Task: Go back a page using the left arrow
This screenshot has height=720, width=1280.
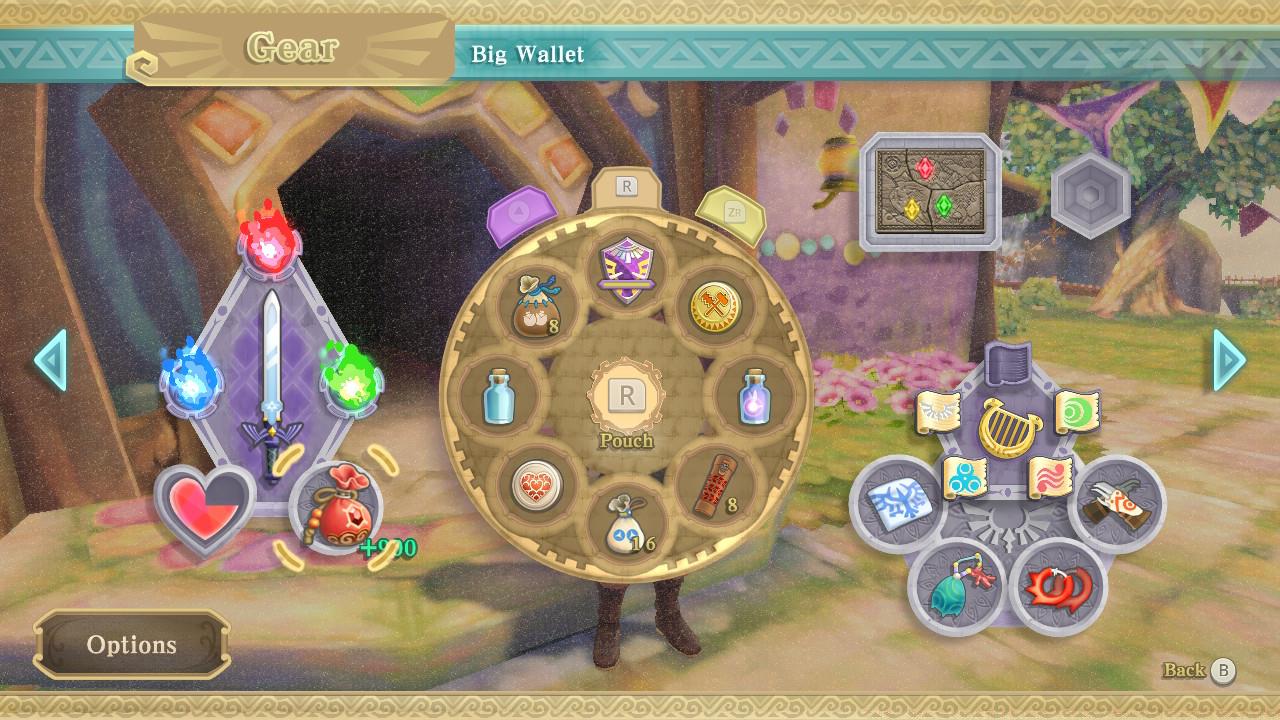Action: [50, 362]
